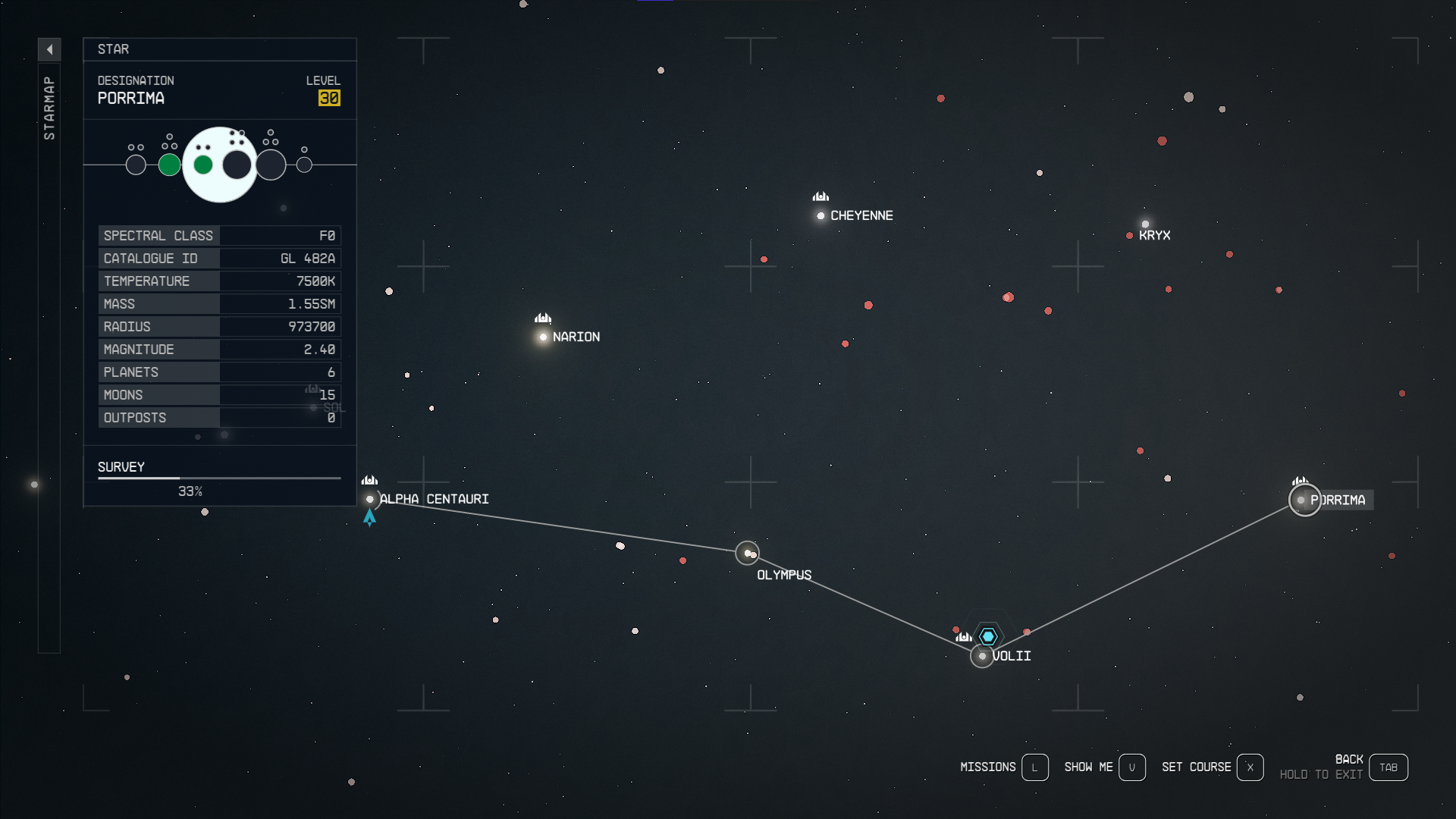Click the large white star in the orbit diagram

220,165
